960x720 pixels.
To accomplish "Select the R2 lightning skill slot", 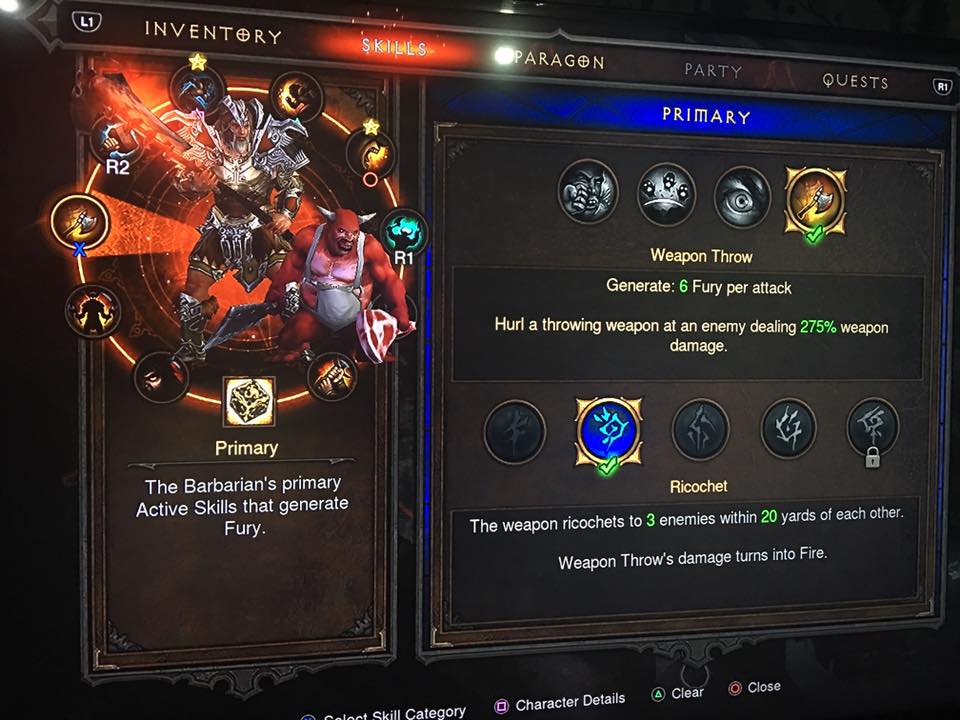I will [117, 139].
